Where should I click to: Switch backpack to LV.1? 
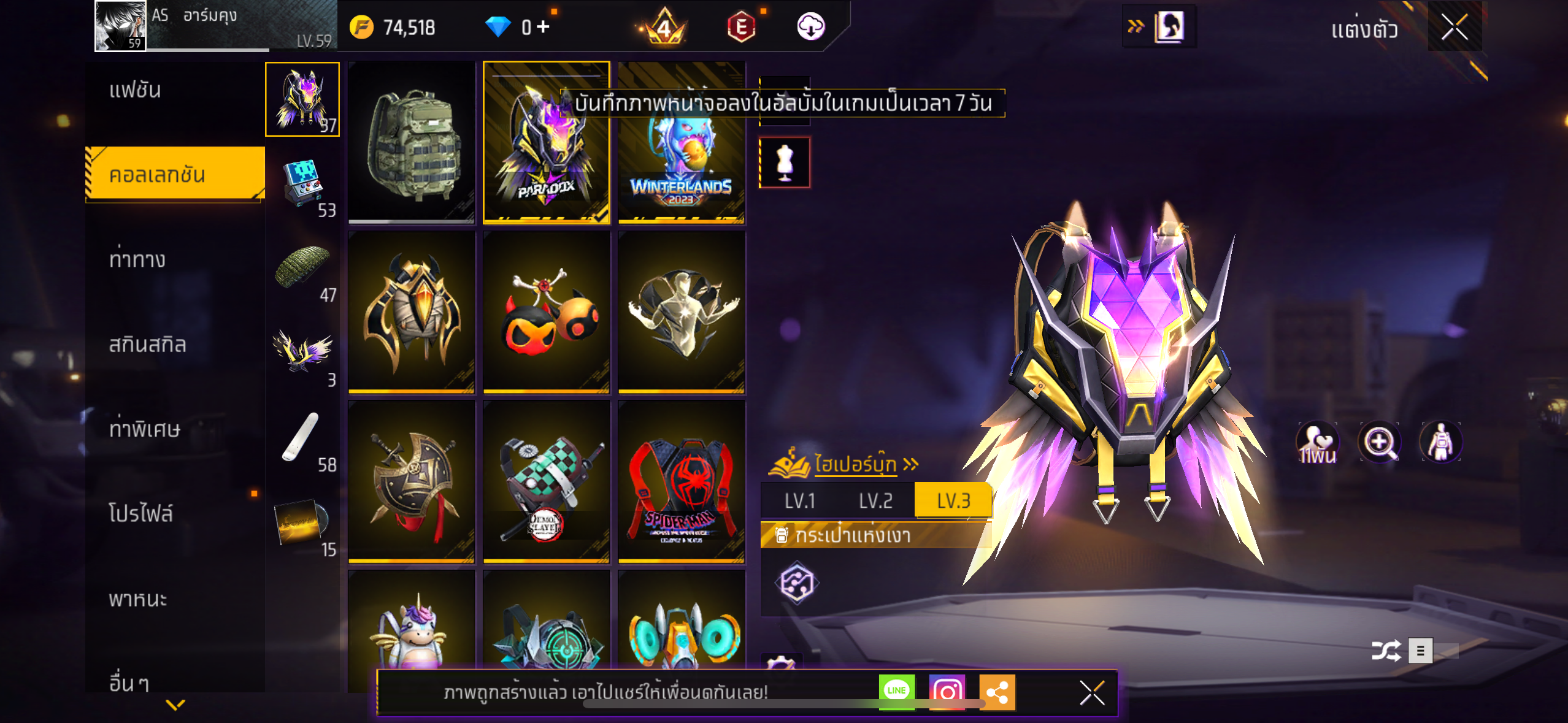point(800,501)
